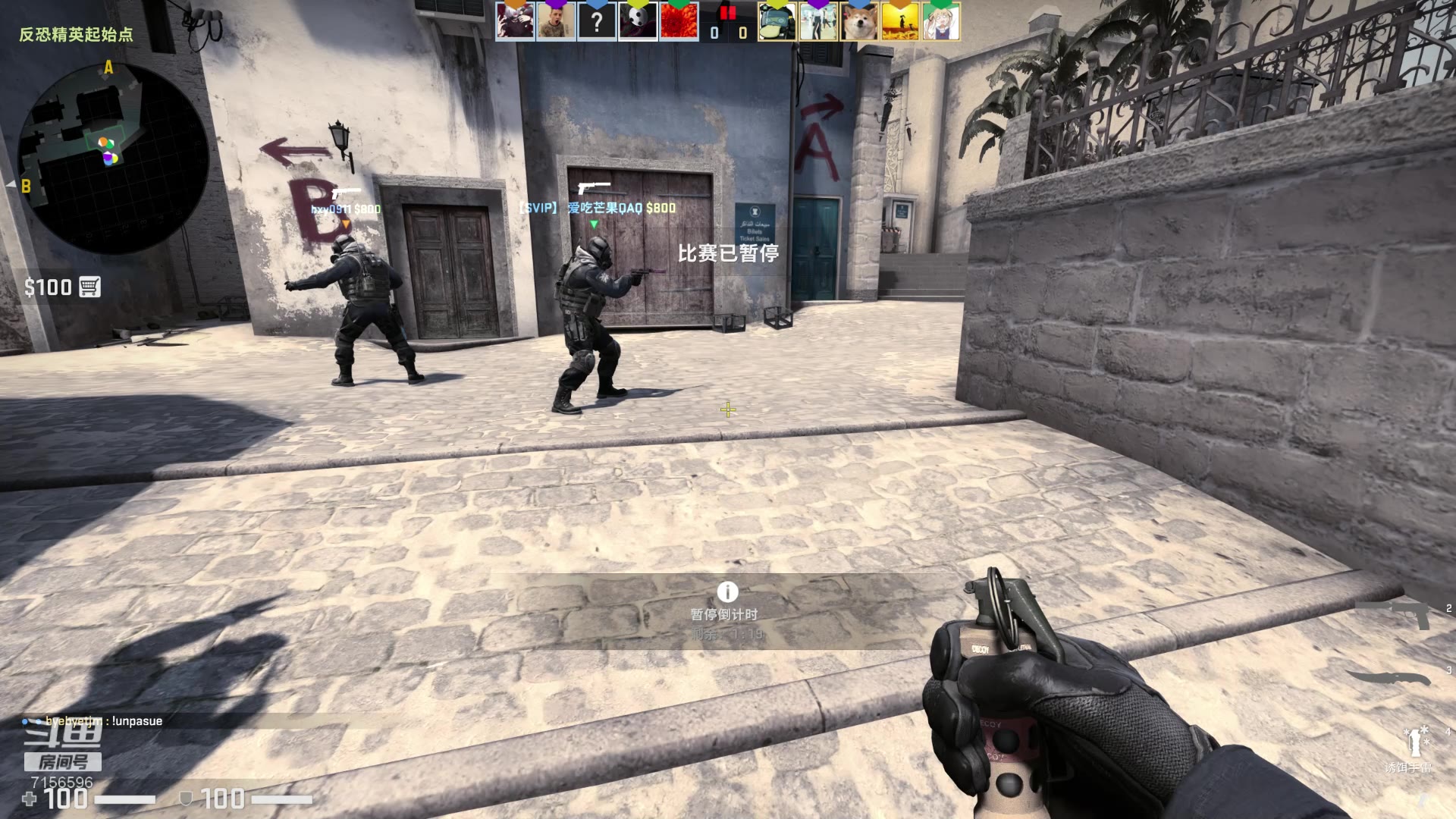Screen dimensions: 1456x819
Task: Click the T score showing 0
Action: pos(742,31)
